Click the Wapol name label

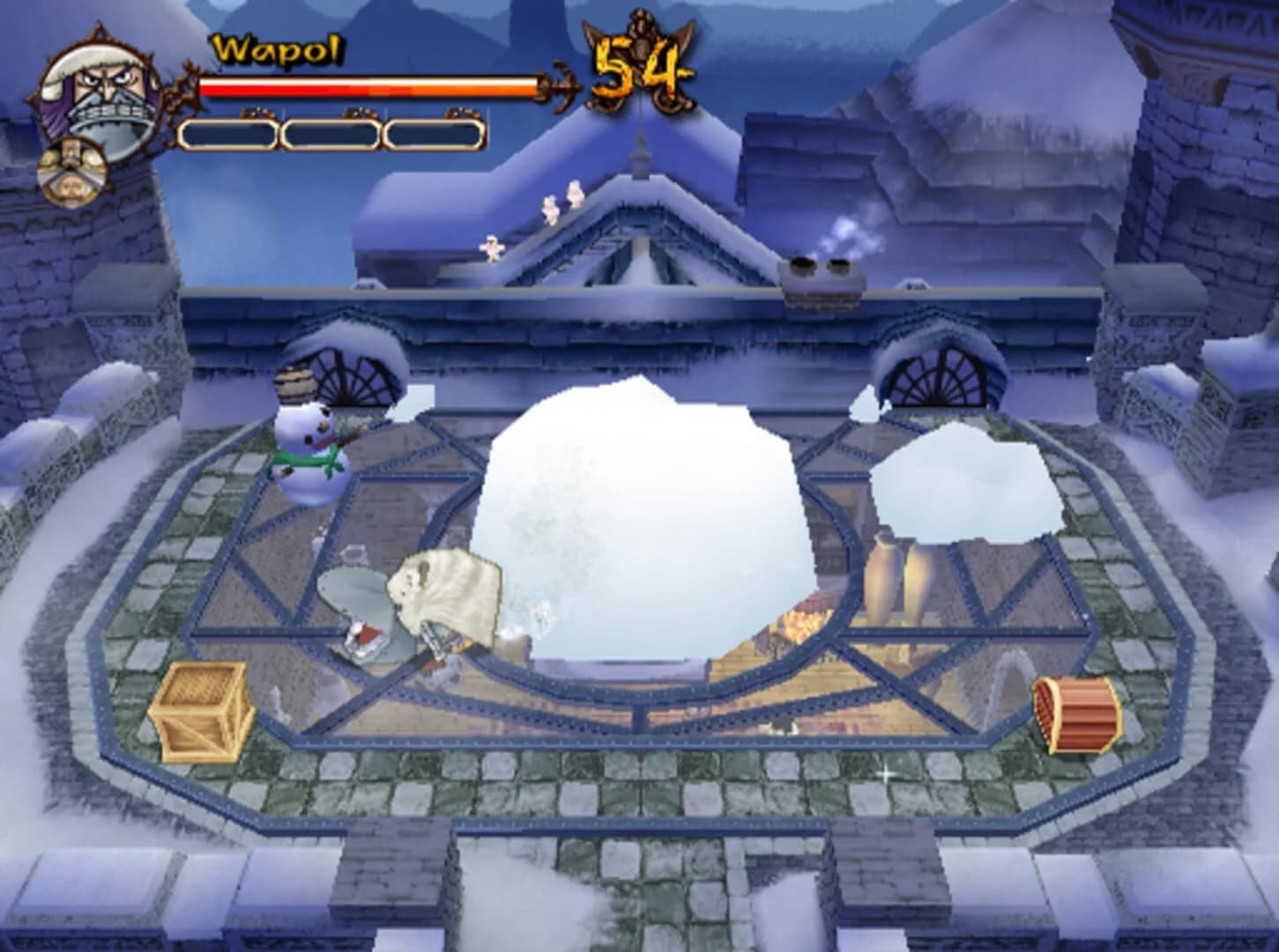click(275, 51)
